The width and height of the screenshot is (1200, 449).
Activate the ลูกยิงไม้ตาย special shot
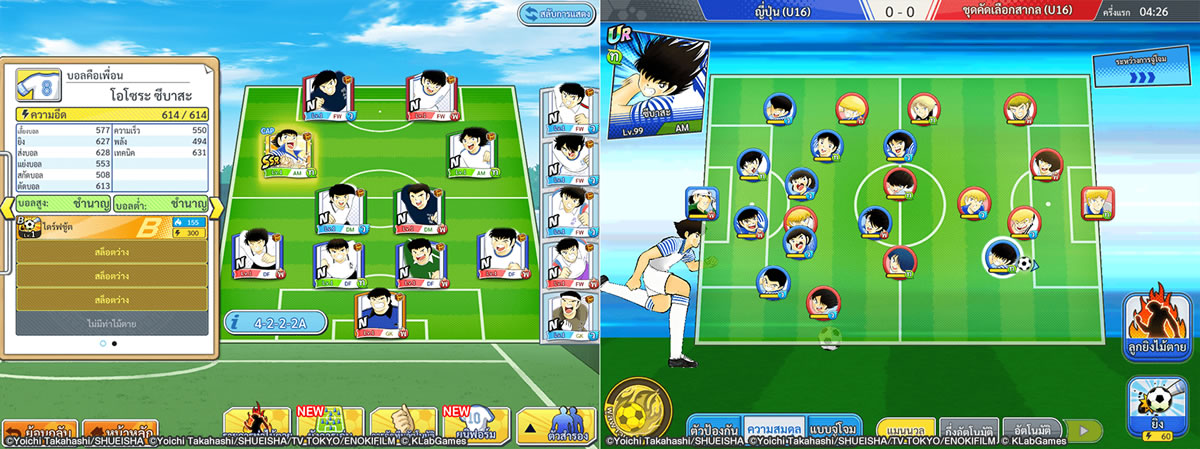pyautogui.click(x=1159, y=324)
